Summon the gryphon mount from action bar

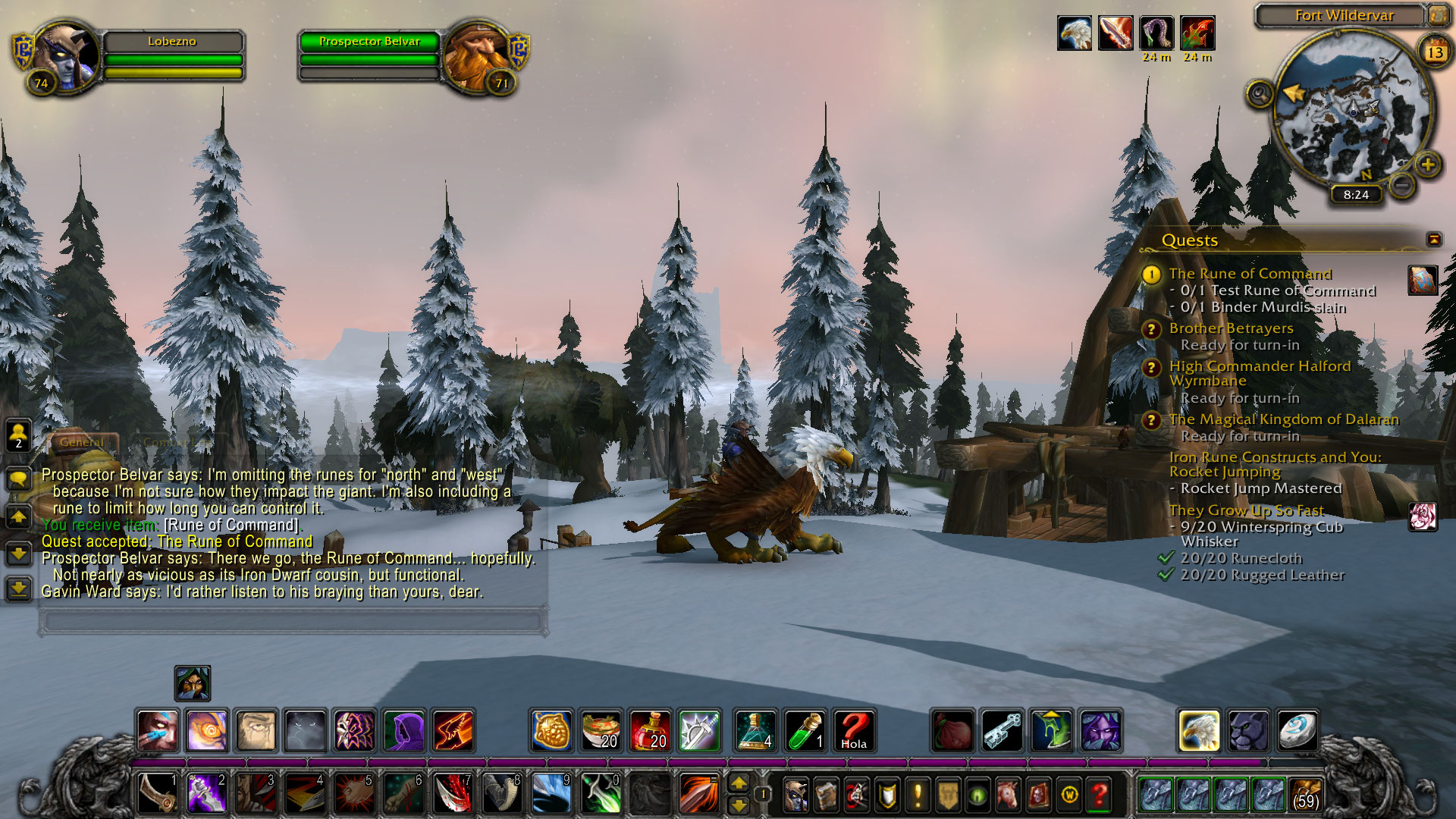tap(1199, 731)
